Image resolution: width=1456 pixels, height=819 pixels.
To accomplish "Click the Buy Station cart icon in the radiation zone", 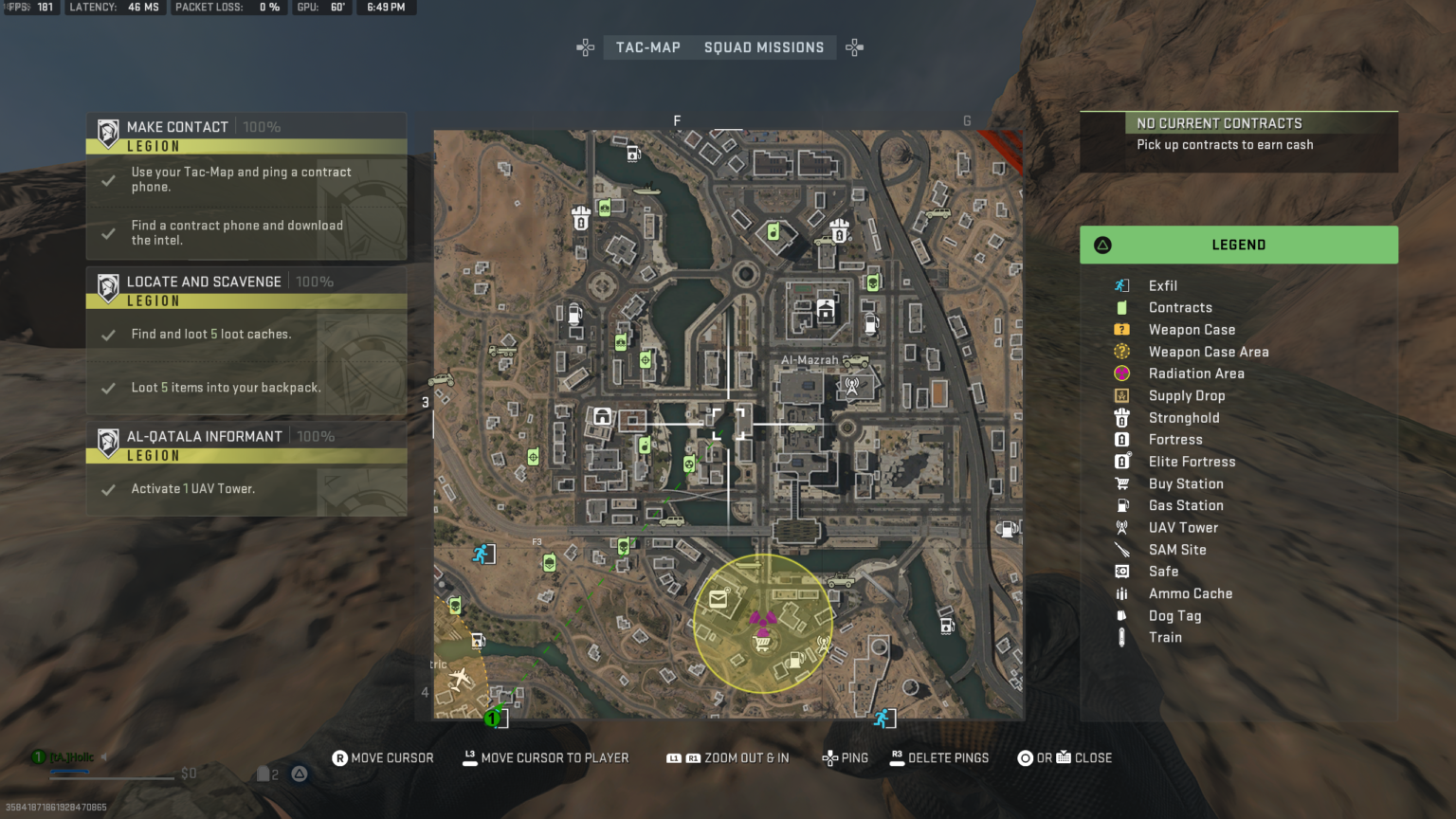I will click(761, 642).
